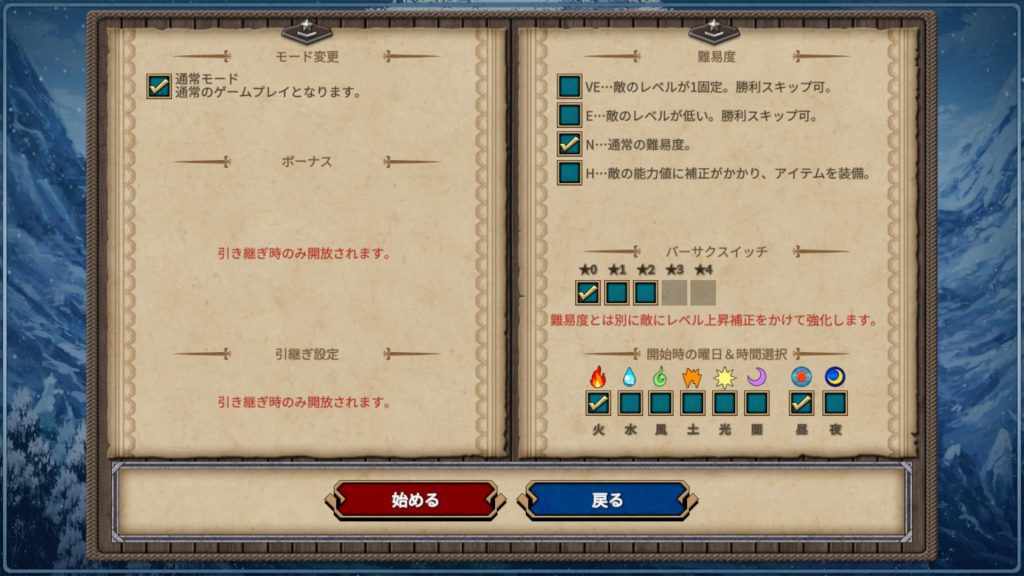Select 火 fire starting day
This screenshot has width=1024, height=576.
coord(598,403)
